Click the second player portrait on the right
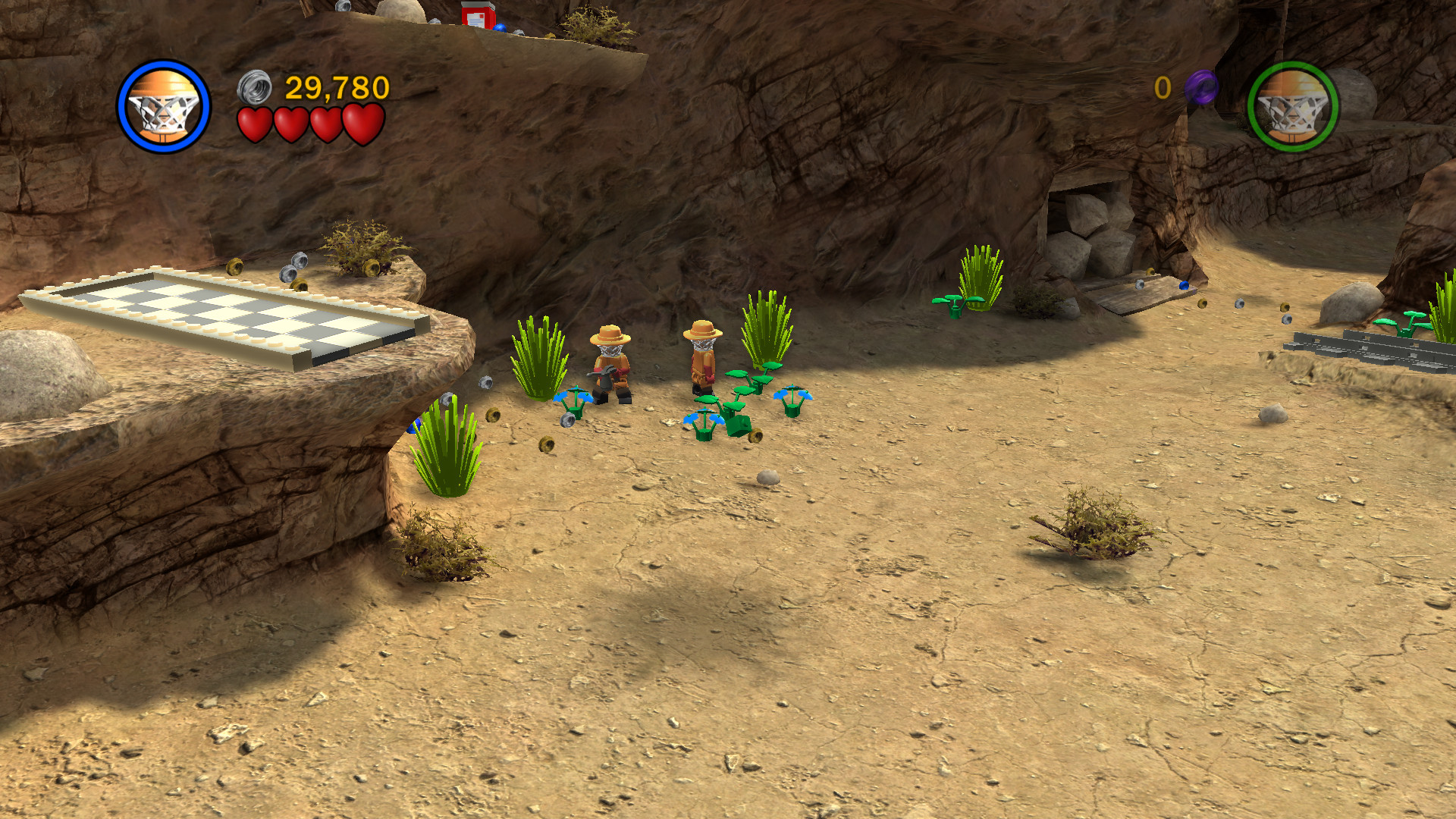Viewport: 1456px width, 819px height. pos(1294,108)
